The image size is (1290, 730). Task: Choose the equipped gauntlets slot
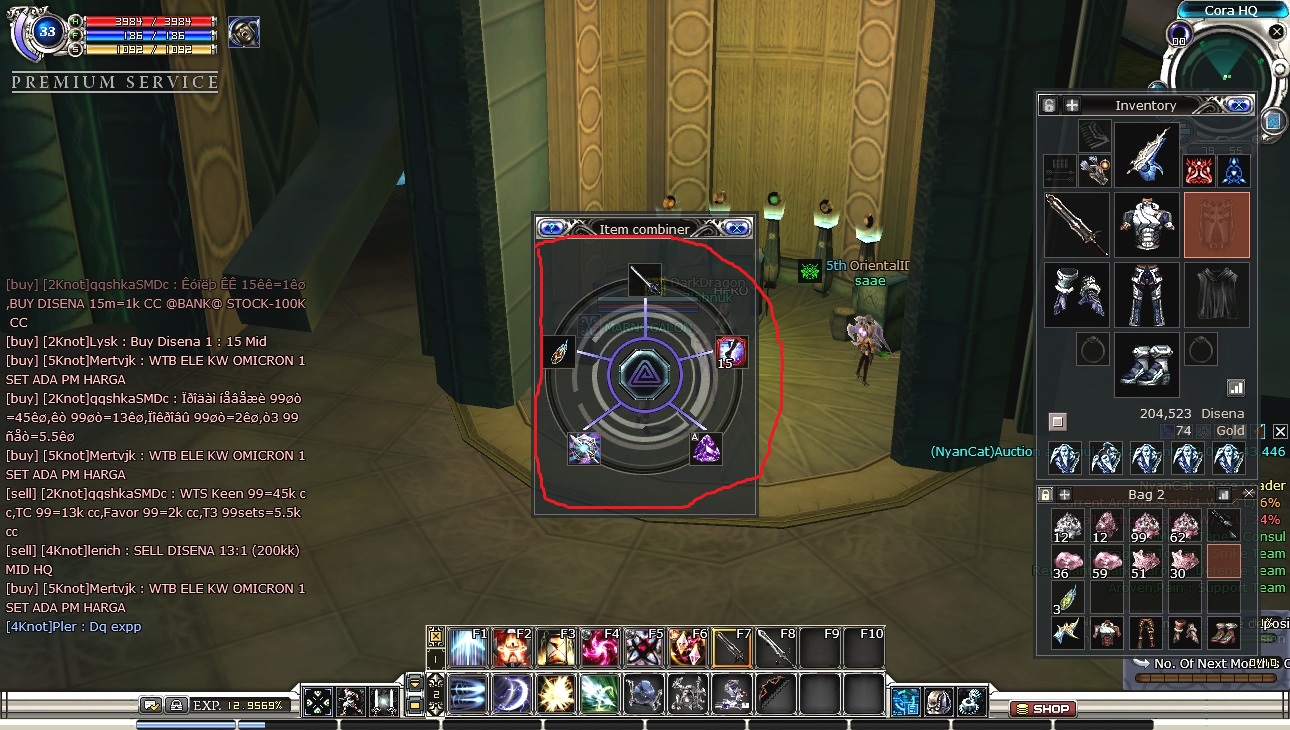tap(1077, 295)
